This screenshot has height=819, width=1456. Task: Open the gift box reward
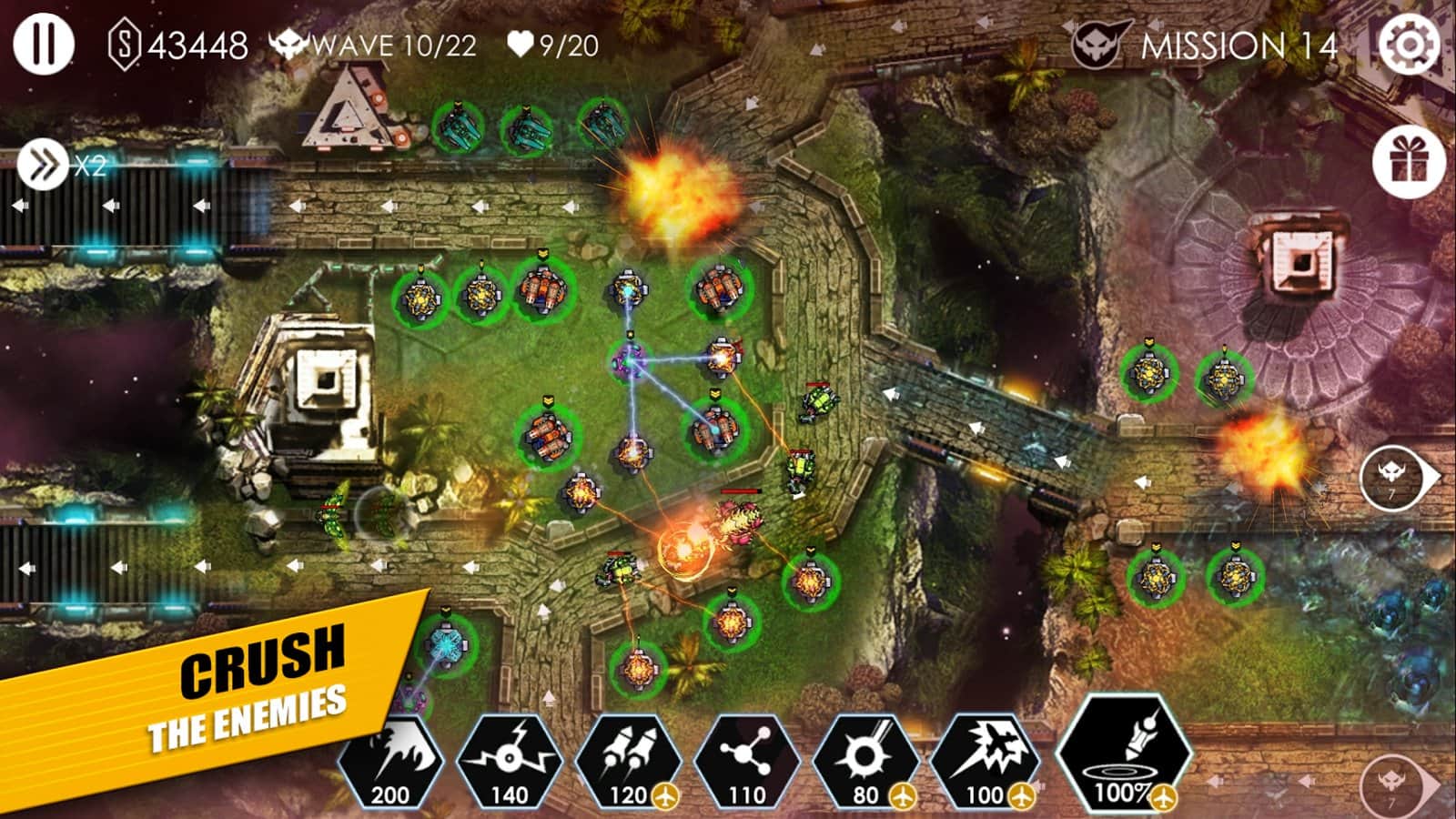pos(1409,164)
